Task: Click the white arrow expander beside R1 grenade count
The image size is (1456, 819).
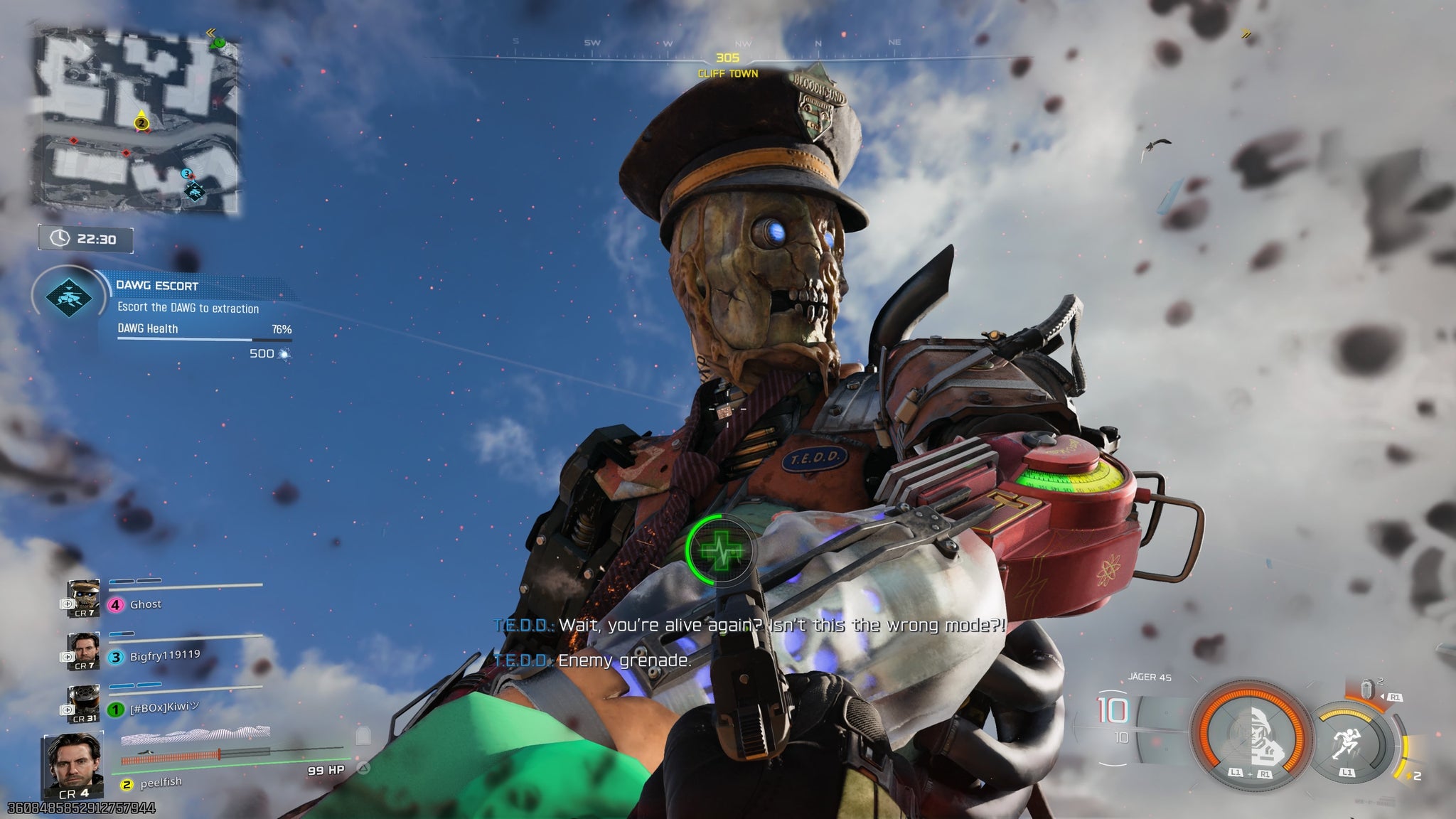Action: pyautogui.click(x=1382, y=697)
